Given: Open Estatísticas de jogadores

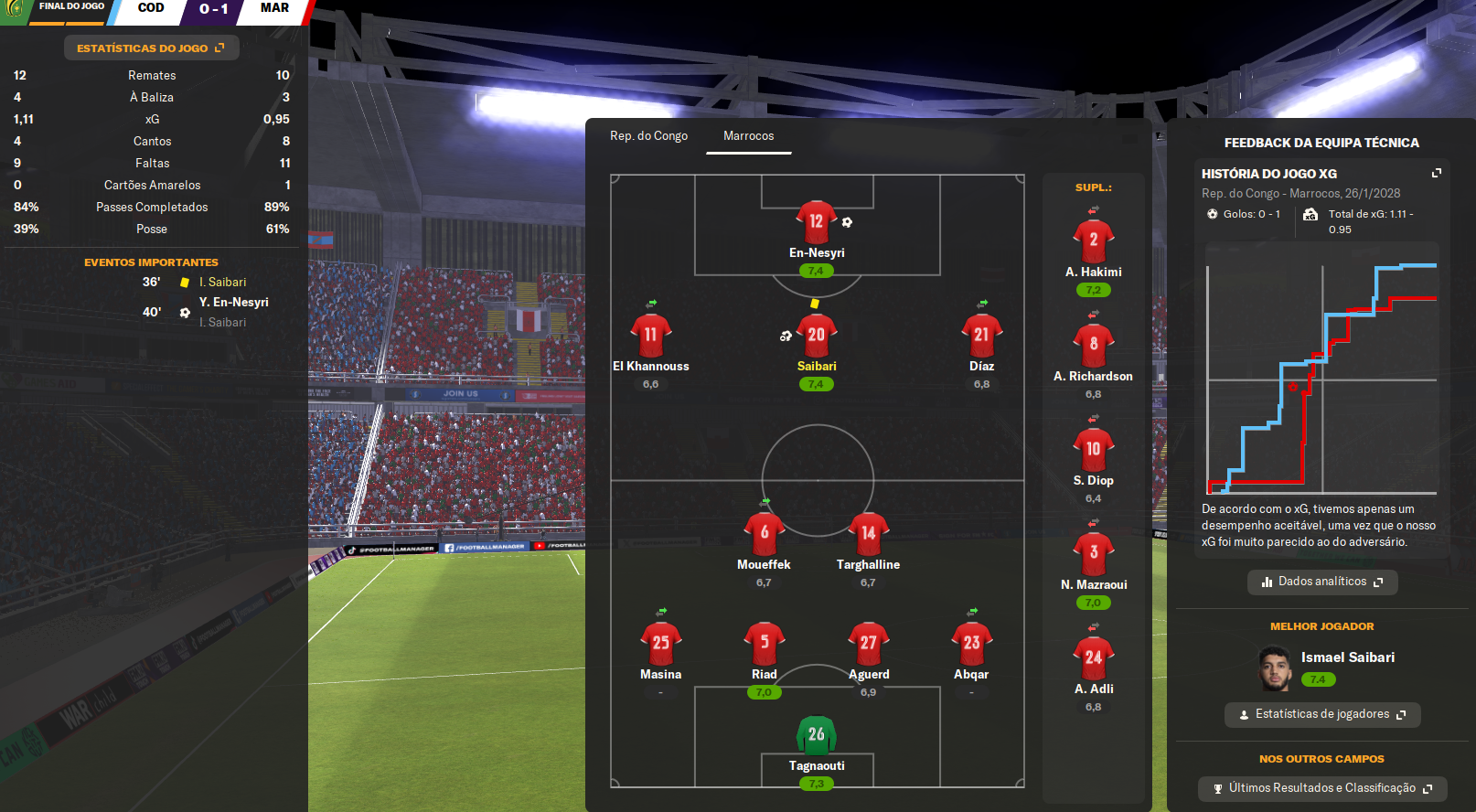Looking at the screenshot, I should [x=1321, y=714].
